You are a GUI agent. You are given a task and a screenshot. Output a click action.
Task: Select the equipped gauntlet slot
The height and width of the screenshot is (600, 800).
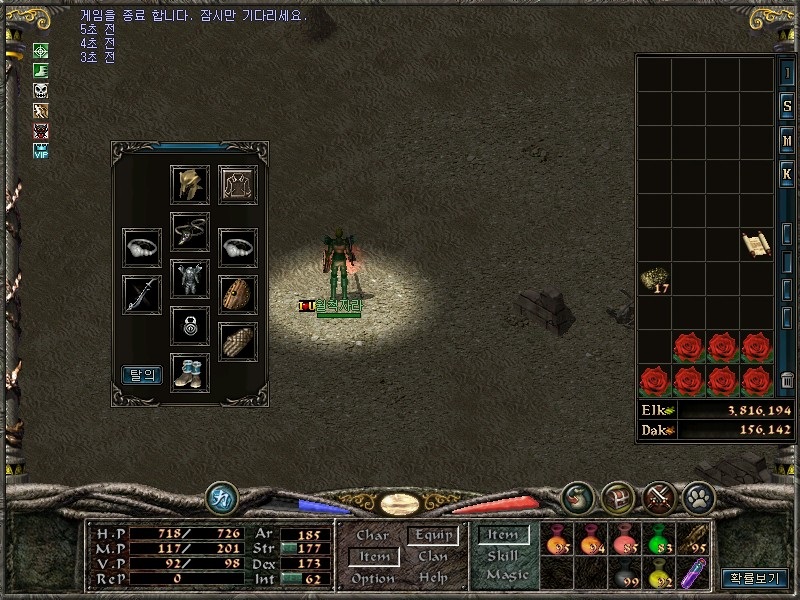coord(238,342)
